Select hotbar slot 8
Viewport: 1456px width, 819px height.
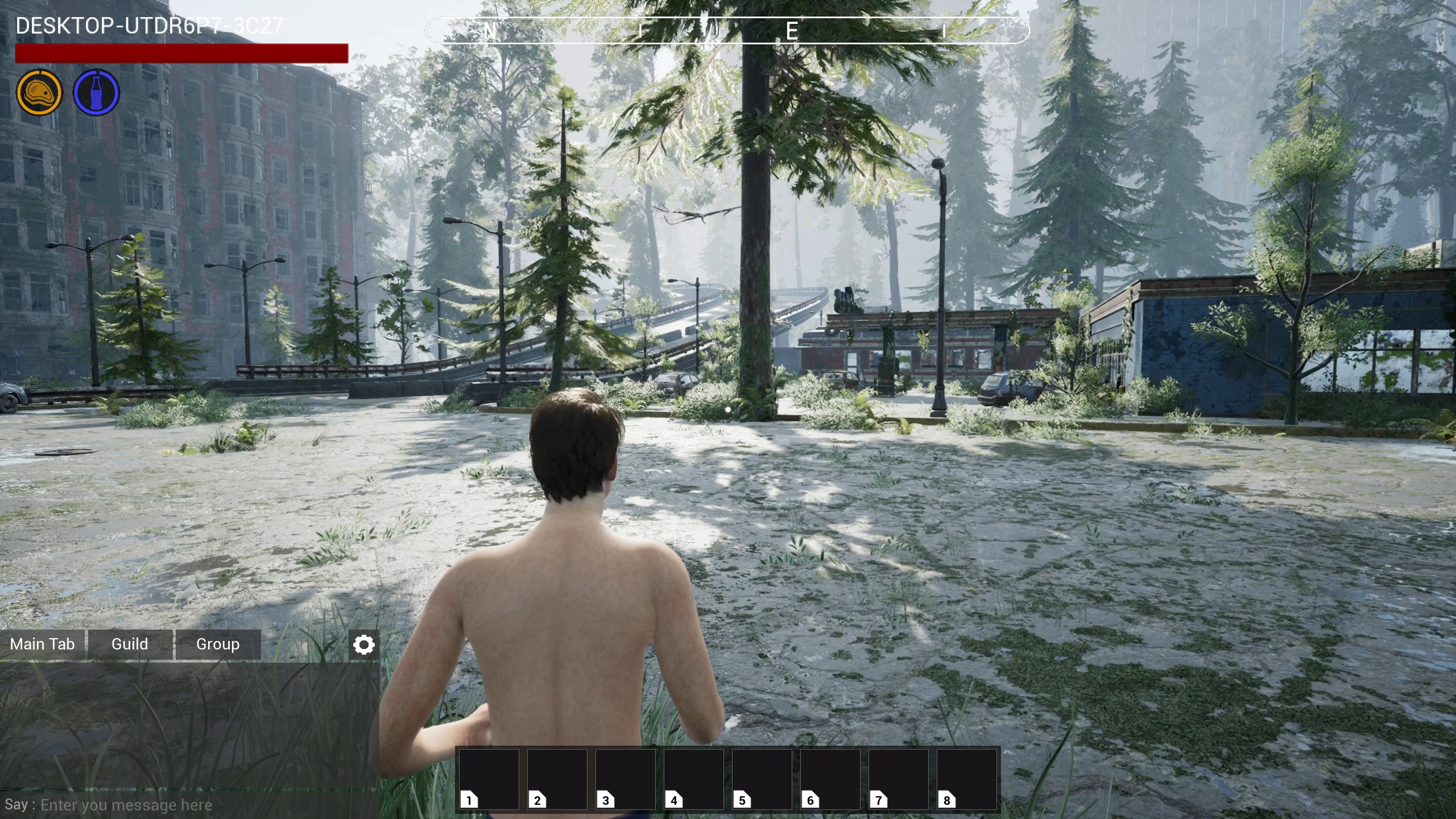(967, 778)
